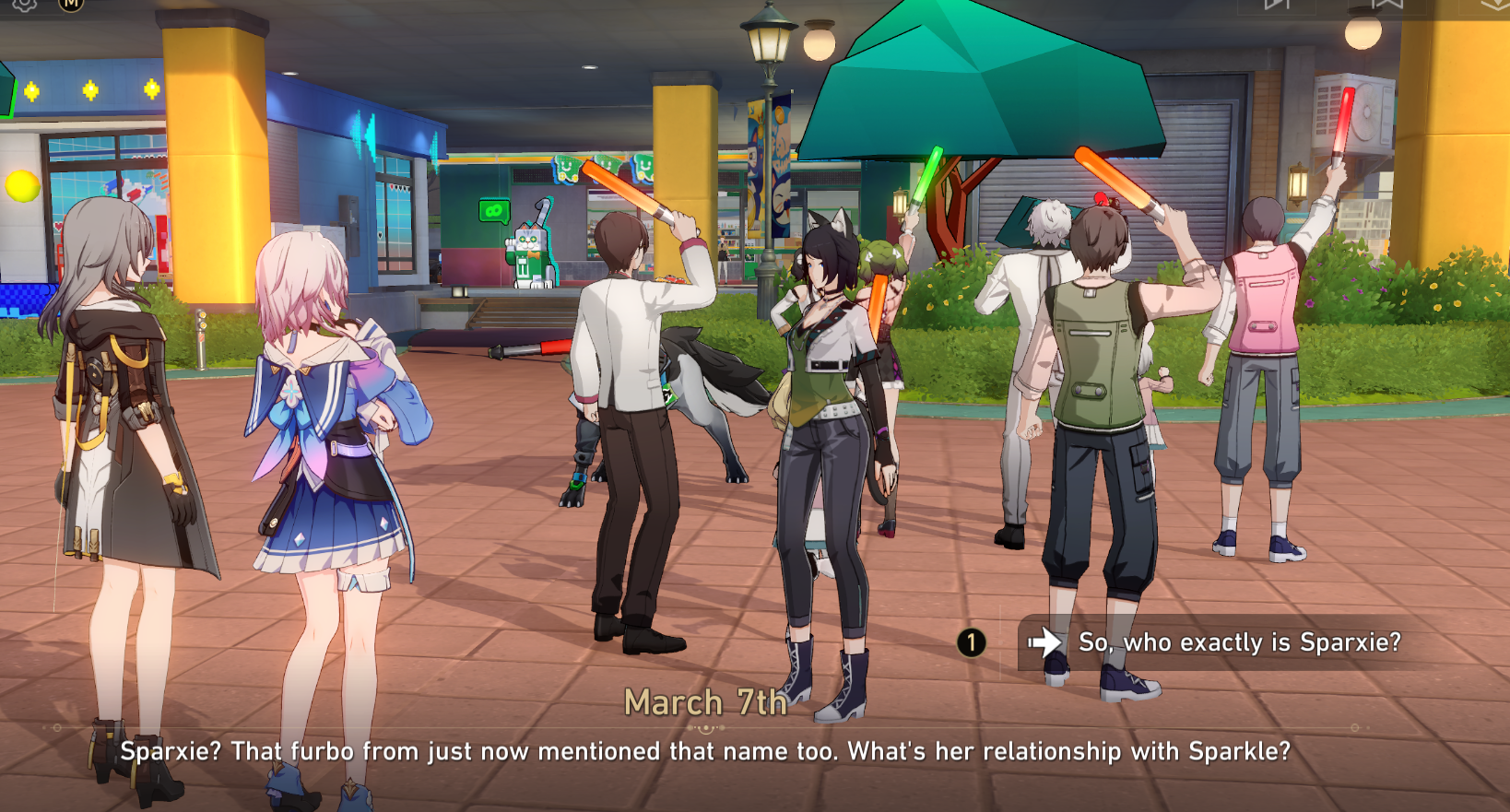Screen dimensions: 1510x812
Task: Choose the reply "So, who exactly is Sparxie?"
Action: [1238, 642]
